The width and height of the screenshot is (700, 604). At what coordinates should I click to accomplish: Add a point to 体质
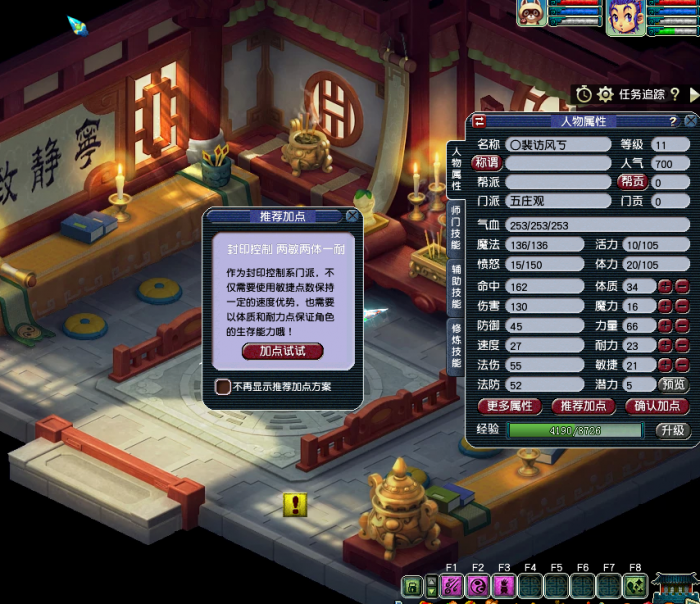pyautogui.click(x=665, y=287)
